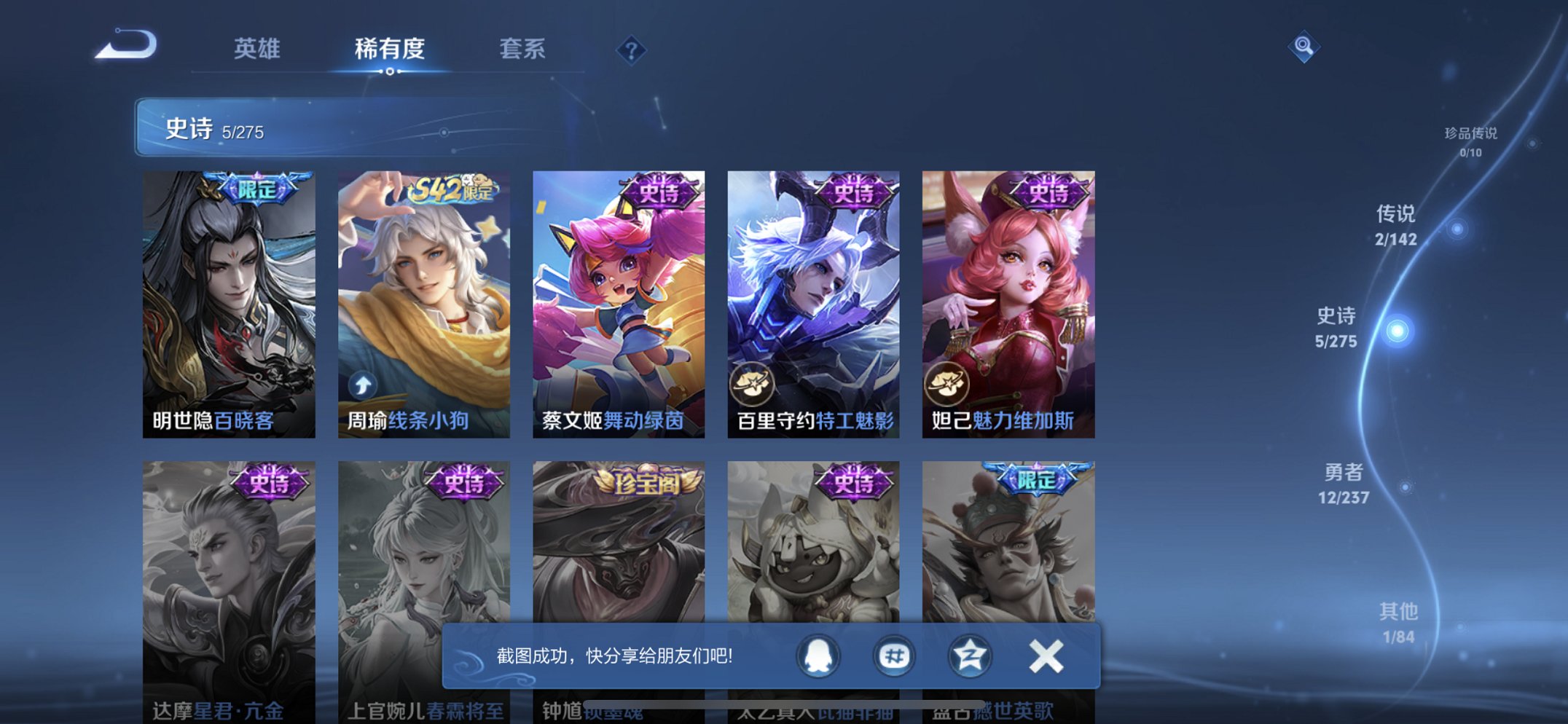Share screenshot via the 王者营地 hash icon
Viewport: 1568px width, 724px height.
point(894,656)
